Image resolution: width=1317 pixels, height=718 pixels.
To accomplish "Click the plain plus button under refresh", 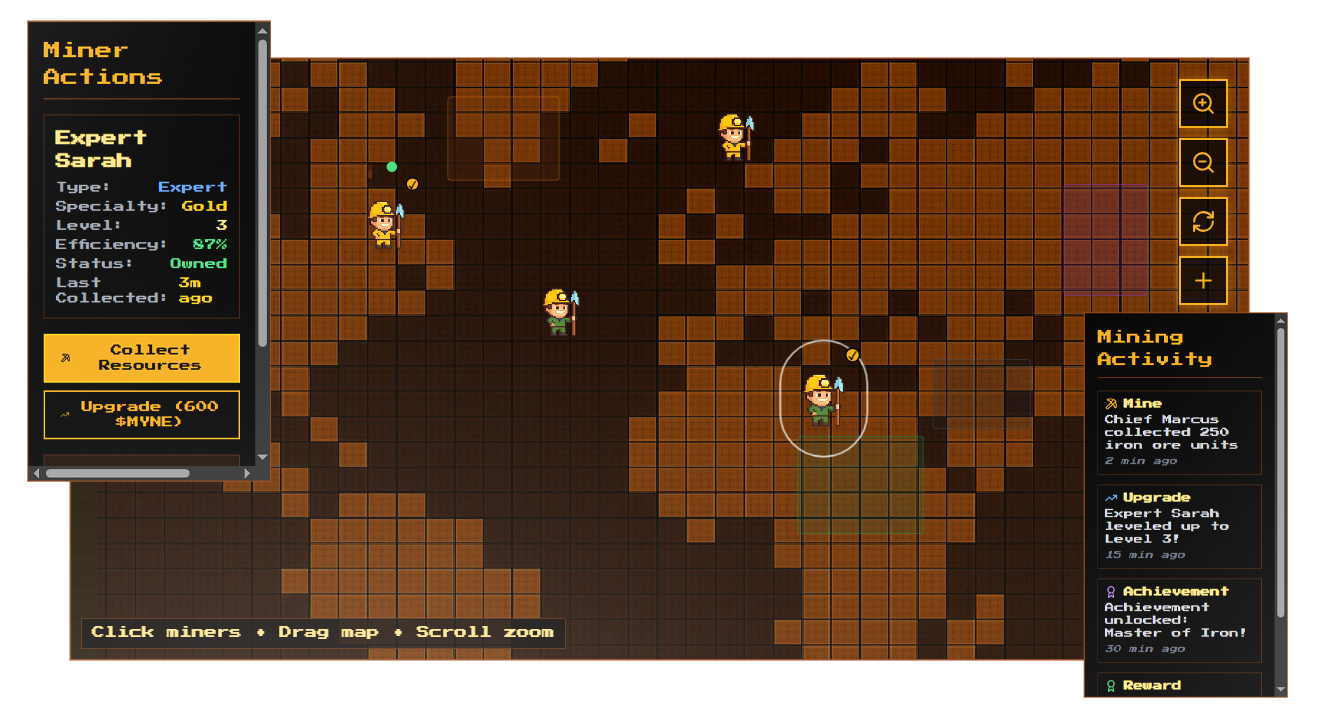I will tap(1203, 281).
